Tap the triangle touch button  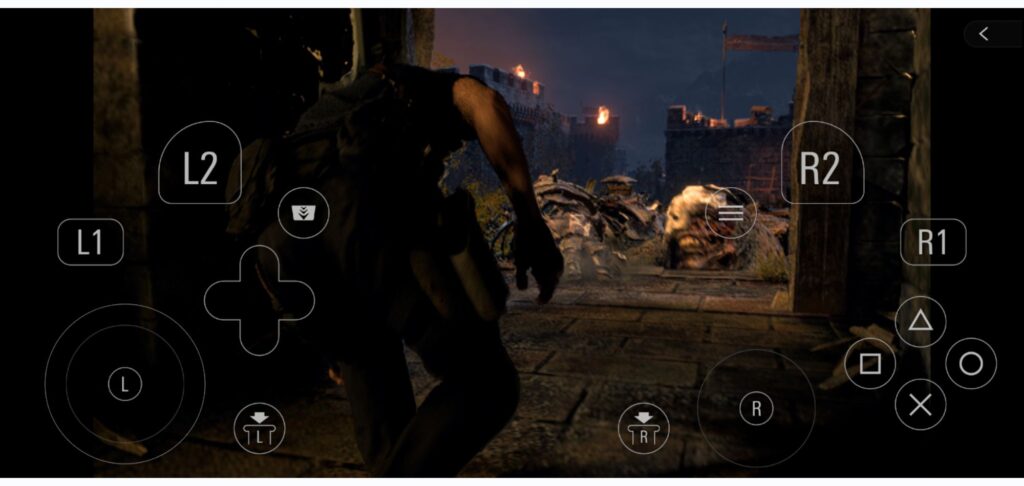point(920,322)
